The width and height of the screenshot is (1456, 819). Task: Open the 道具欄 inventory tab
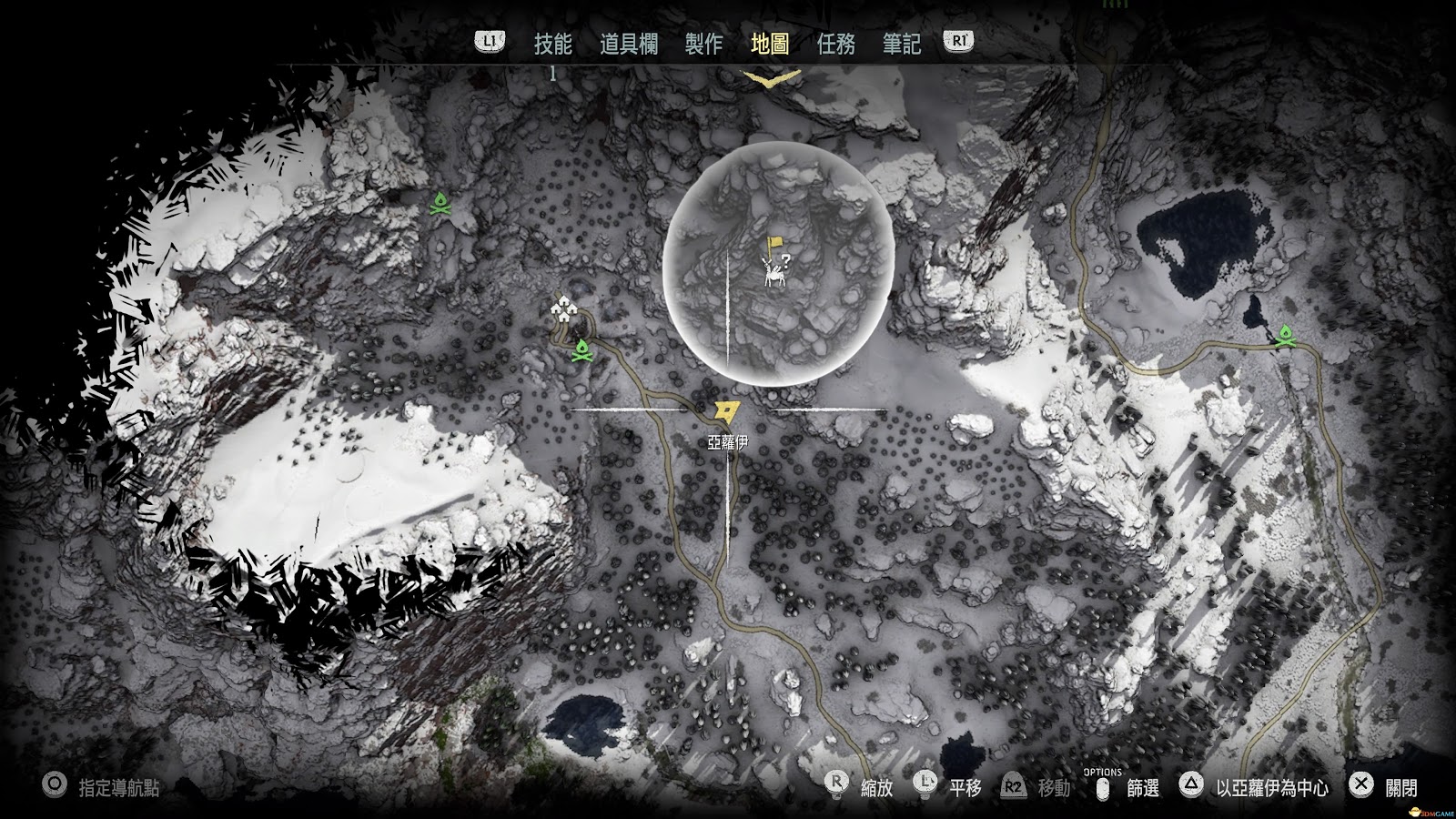pyautogui.click(x=629, y=44)
